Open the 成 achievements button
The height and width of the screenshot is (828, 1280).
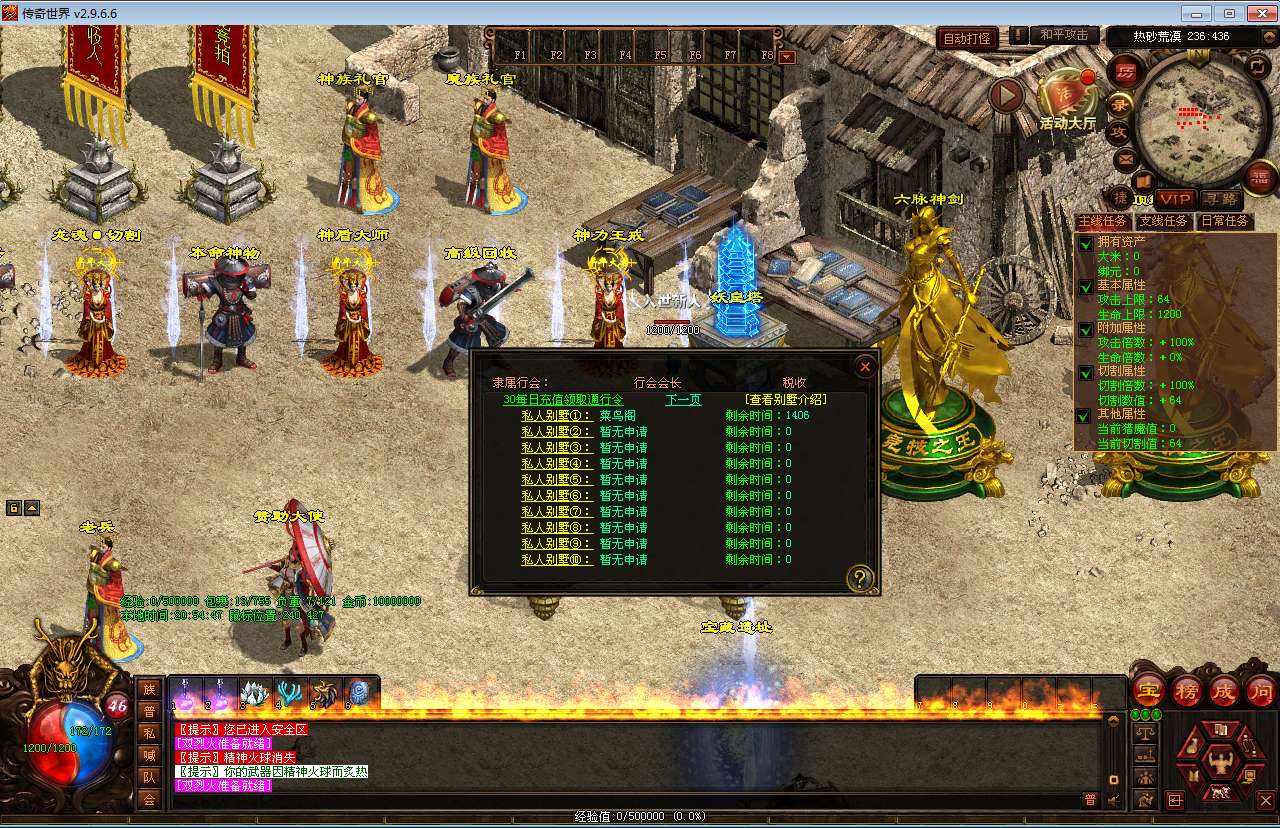(1224, 690)
